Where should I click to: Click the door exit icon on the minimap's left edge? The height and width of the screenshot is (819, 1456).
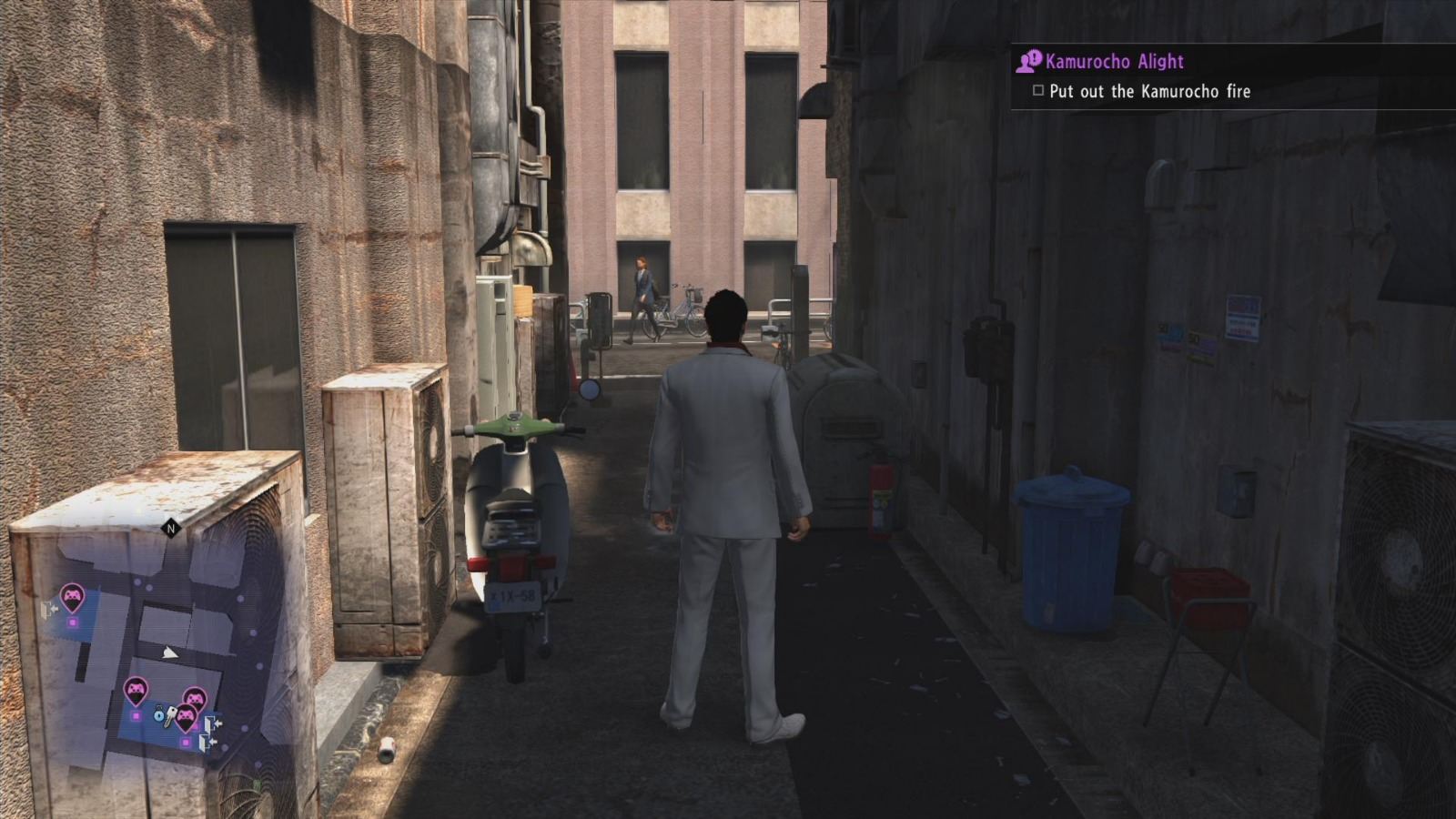[x=48, y=610]
